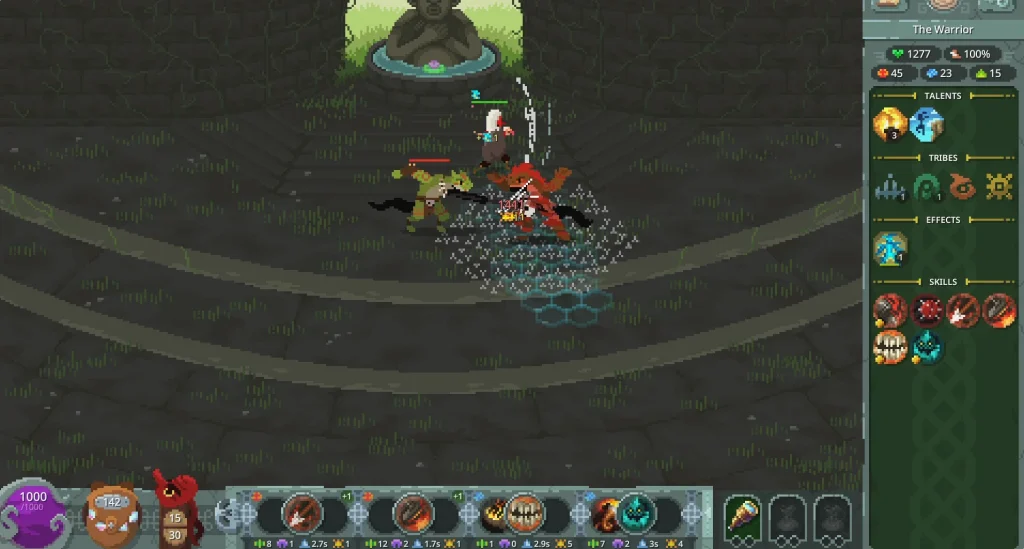Use the fanged bite skill on action bar

[x=523, y=514]
